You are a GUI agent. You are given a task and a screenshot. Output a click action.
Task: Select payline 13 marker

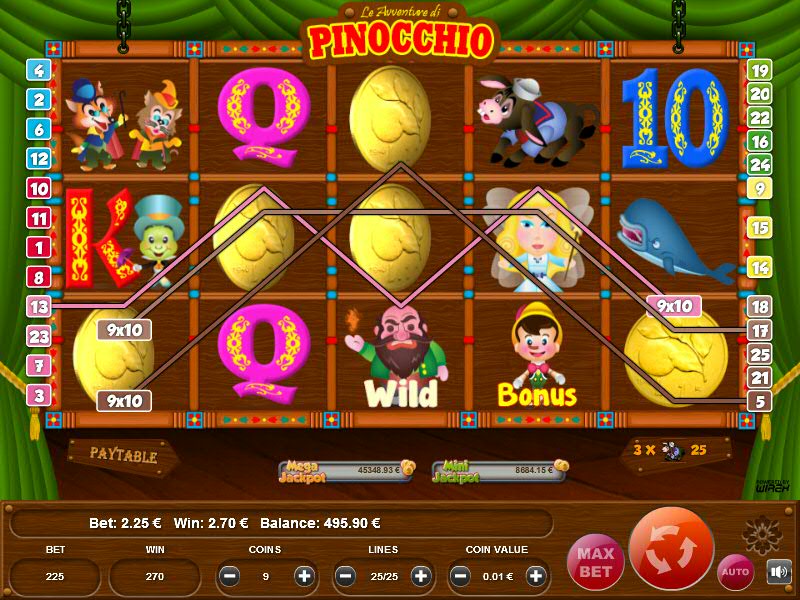click(39, 307)
